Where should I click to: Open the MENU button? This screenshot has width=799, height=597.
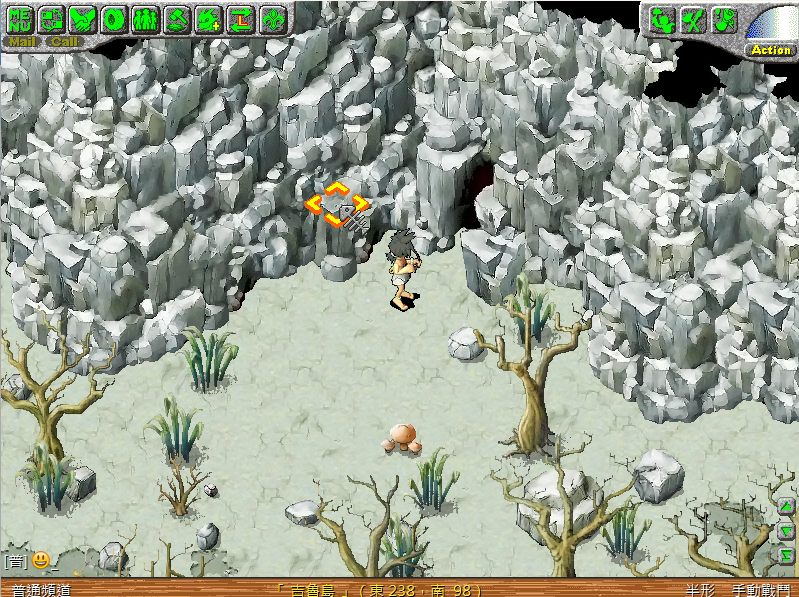tap(20, 17)
